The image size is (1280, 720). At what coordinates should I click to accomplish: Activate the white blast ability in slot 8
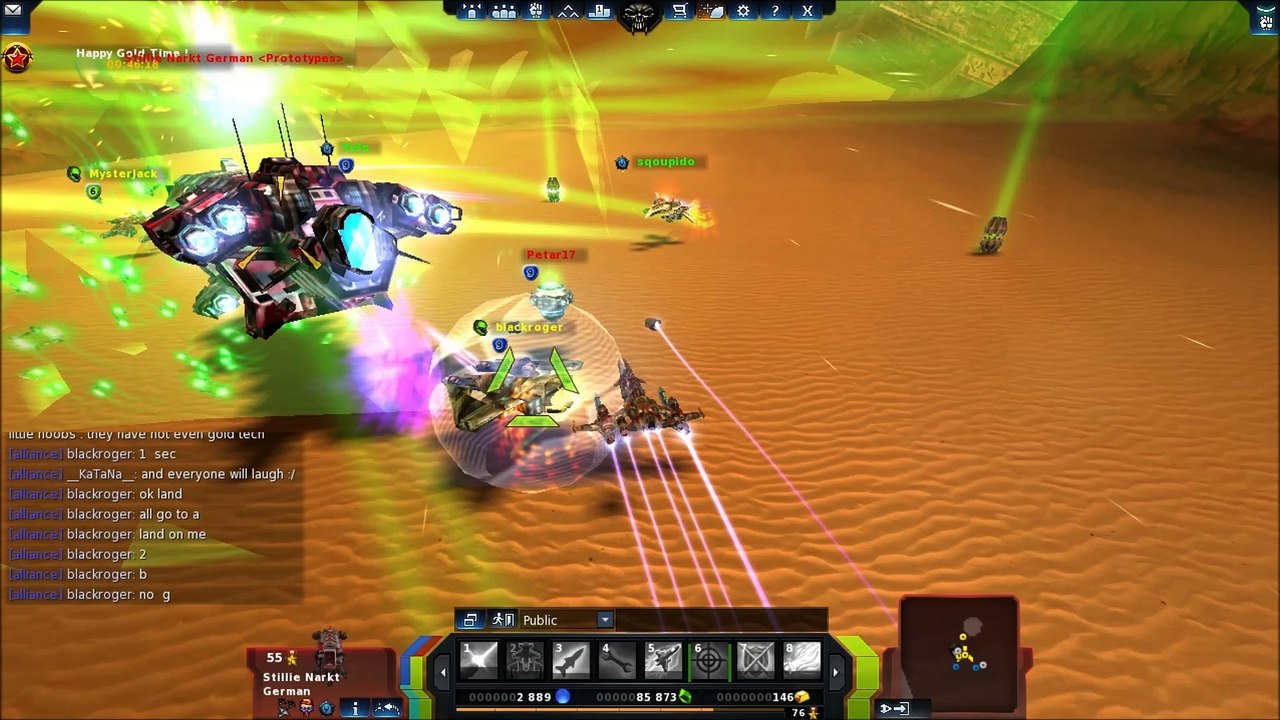(x=801, y=660)
